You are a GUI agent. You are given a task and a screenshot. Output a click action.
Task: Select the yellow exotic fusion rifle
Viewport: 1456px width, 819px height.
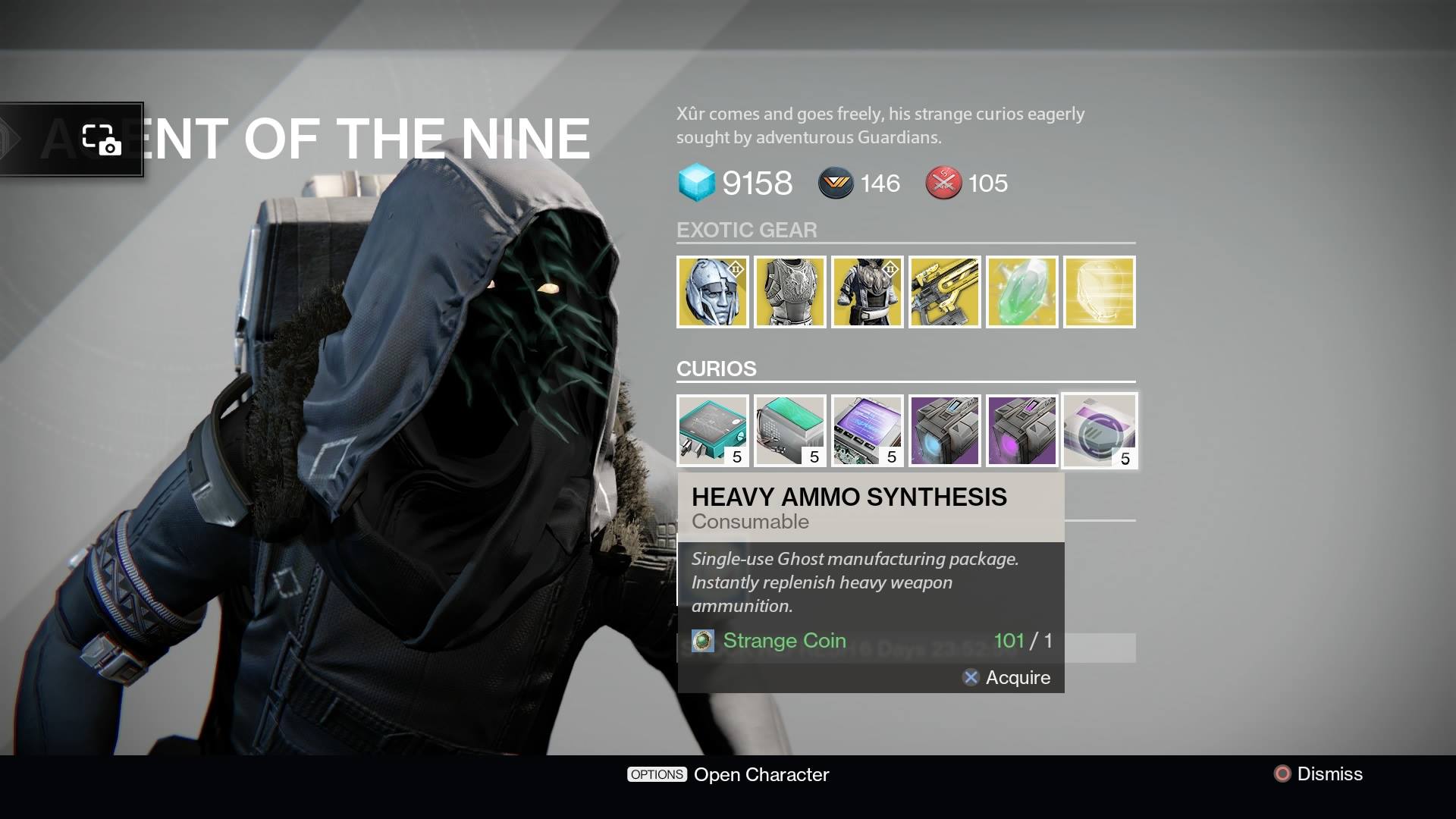coord(944,292)
